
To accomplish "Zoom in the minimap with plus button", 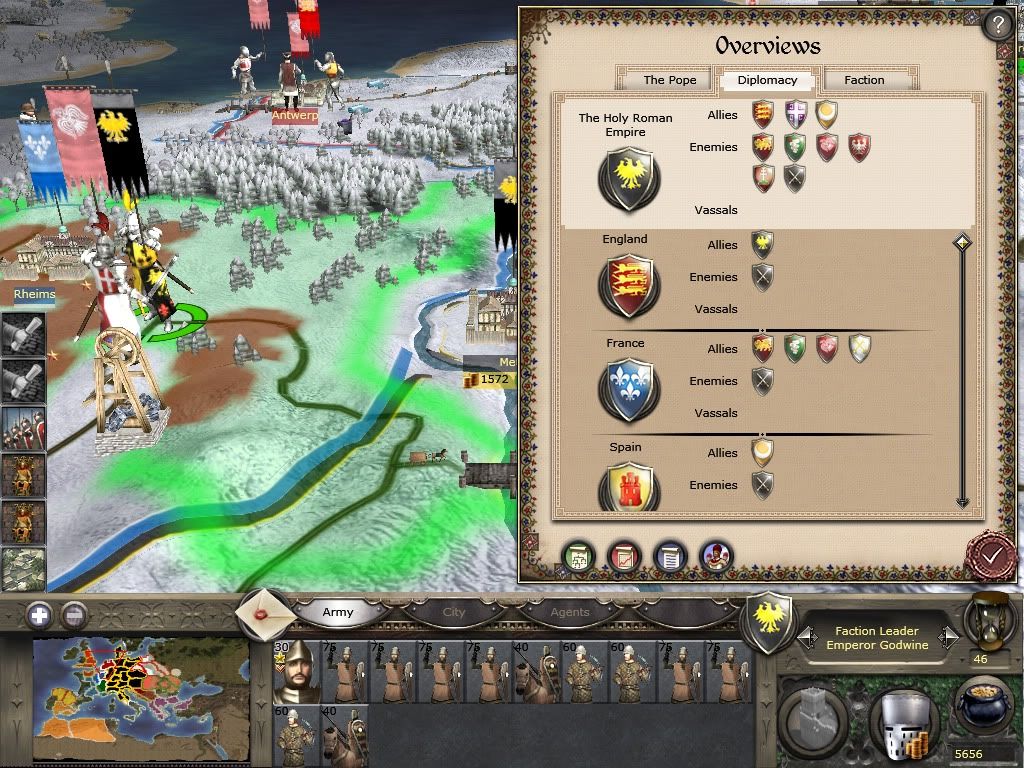I will (x=39, y=615).
